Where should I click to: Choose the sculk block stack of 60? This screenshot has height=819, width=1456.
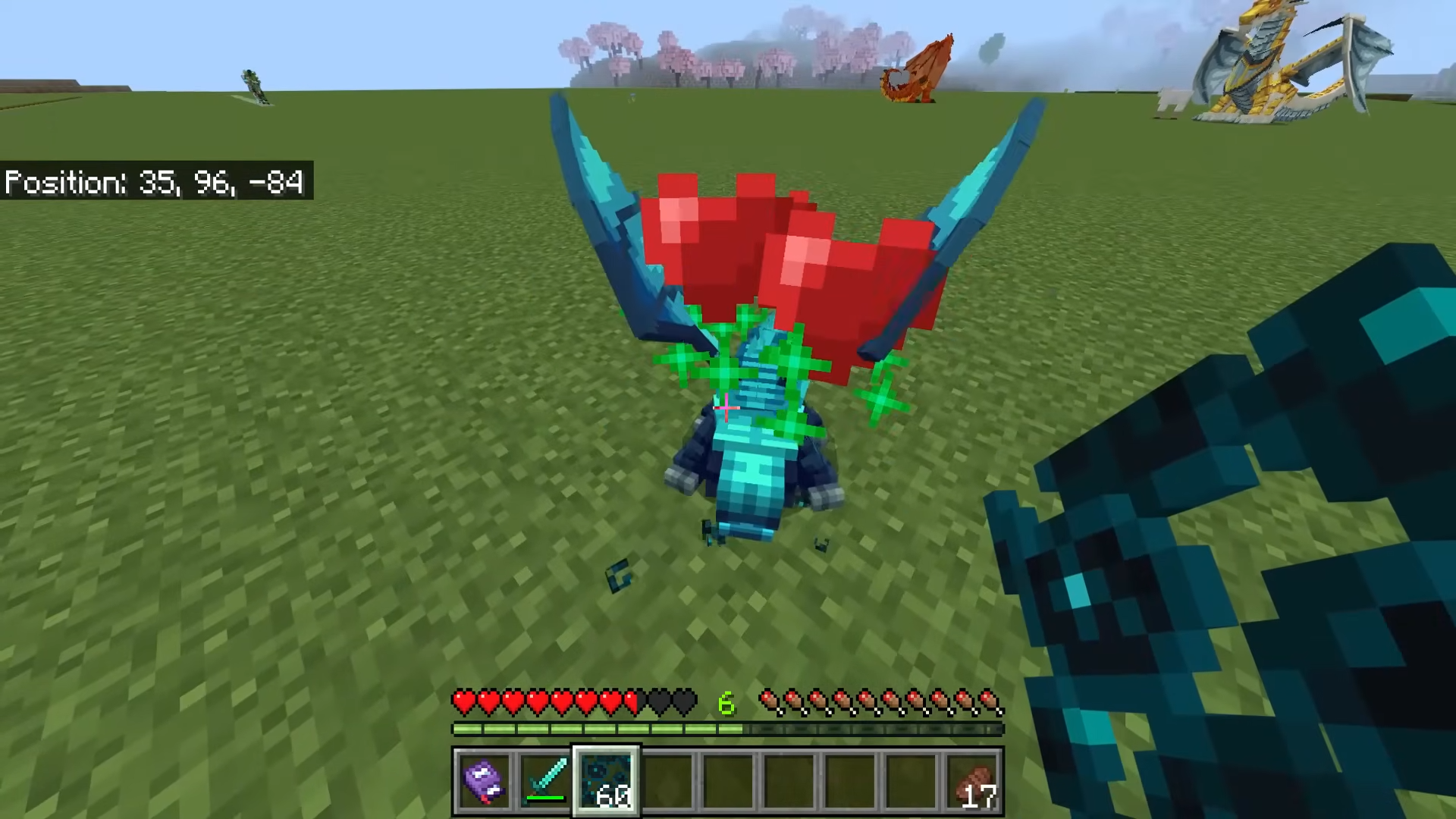607,780
